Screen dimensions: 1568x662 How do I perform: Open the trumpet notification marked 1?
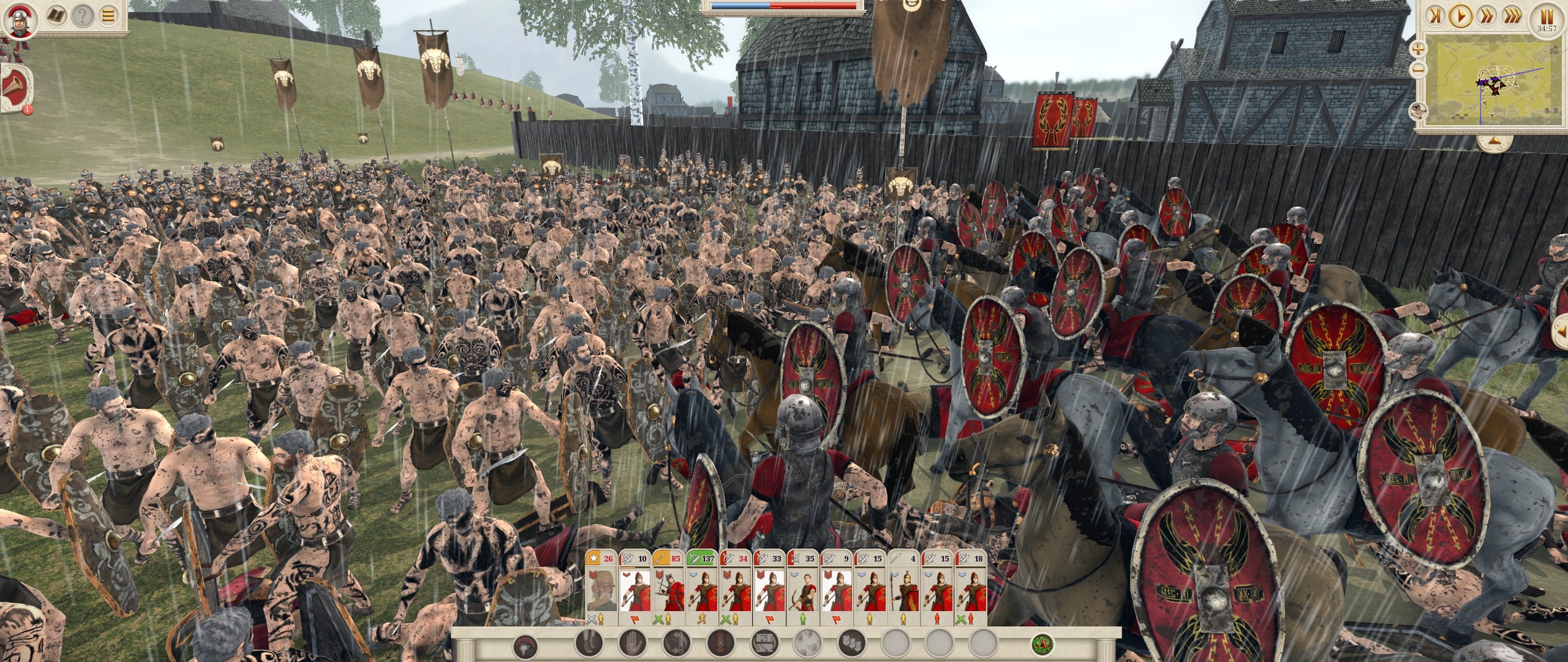[15, 86]
